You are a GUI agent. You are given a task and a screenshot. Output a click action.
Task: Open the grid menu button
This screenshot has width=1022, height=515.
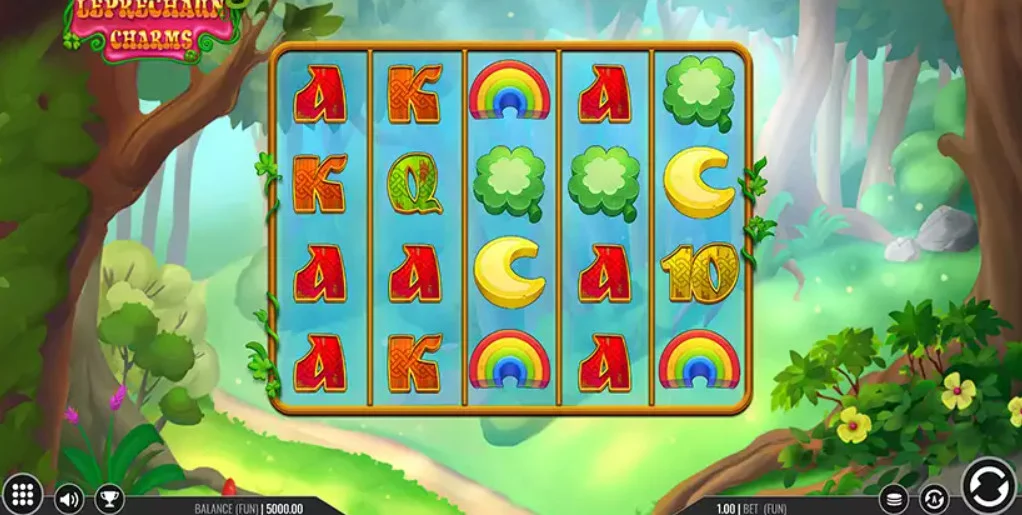pyautogui.click(x=24, y=495)
